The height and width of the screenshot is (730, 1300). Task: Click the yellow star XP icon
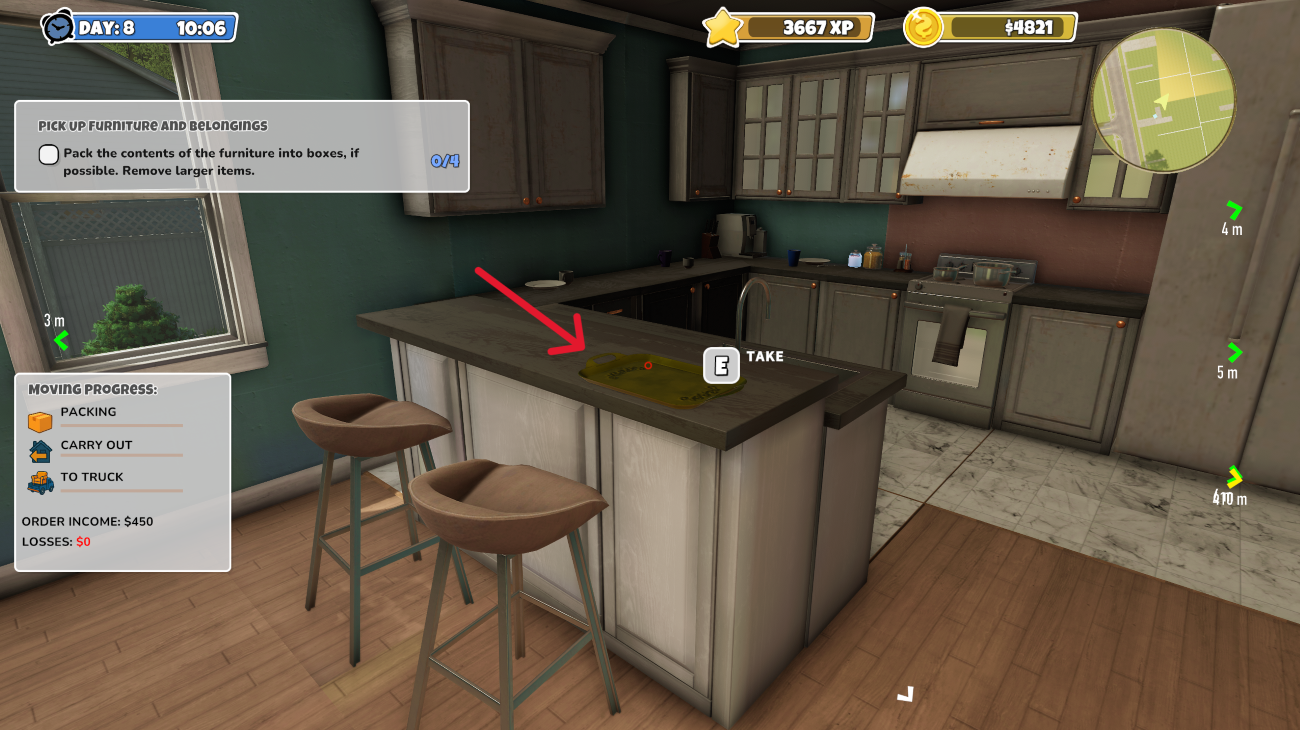[x=722, y=27]
